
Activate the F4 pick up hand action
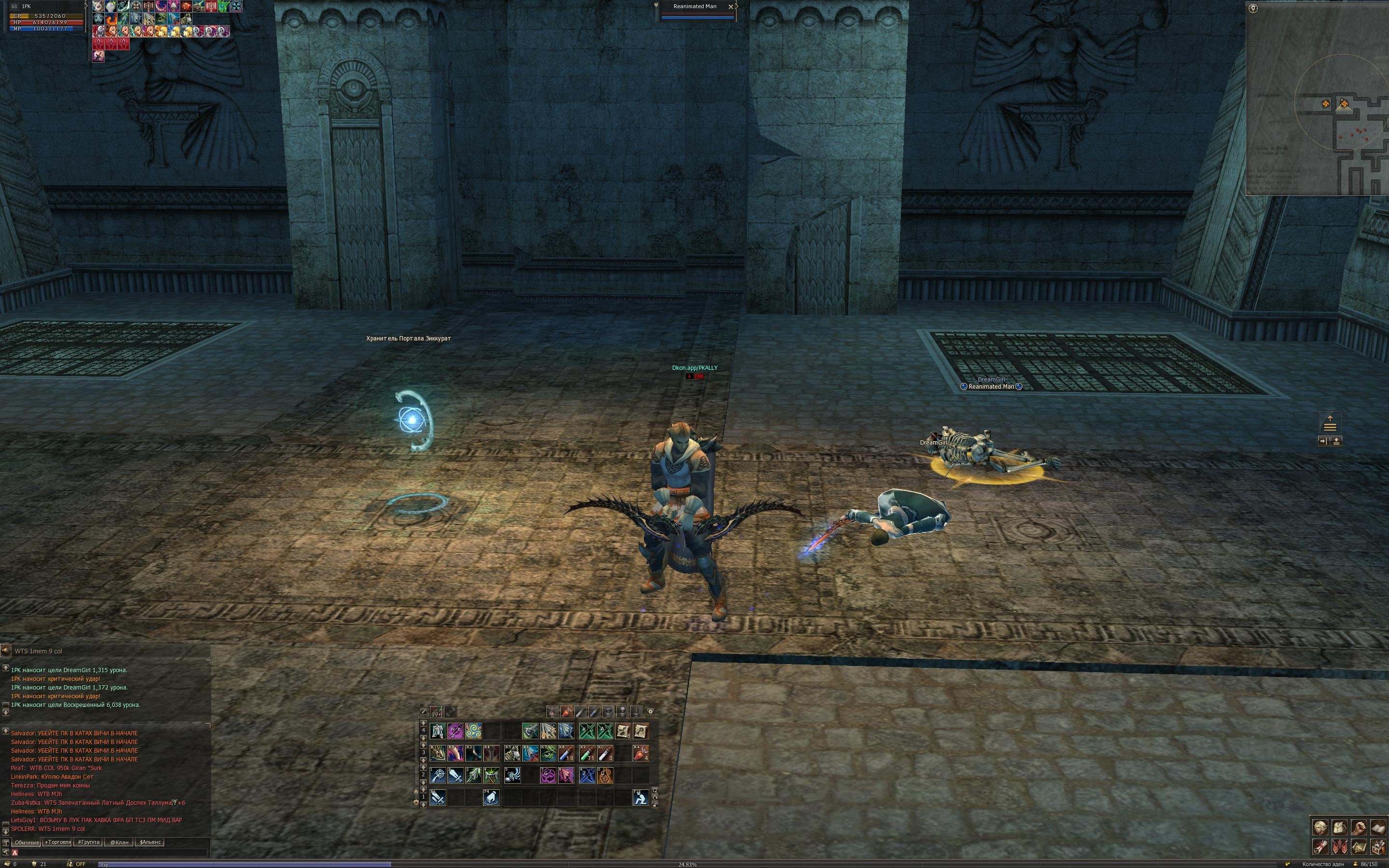point(491,798)
